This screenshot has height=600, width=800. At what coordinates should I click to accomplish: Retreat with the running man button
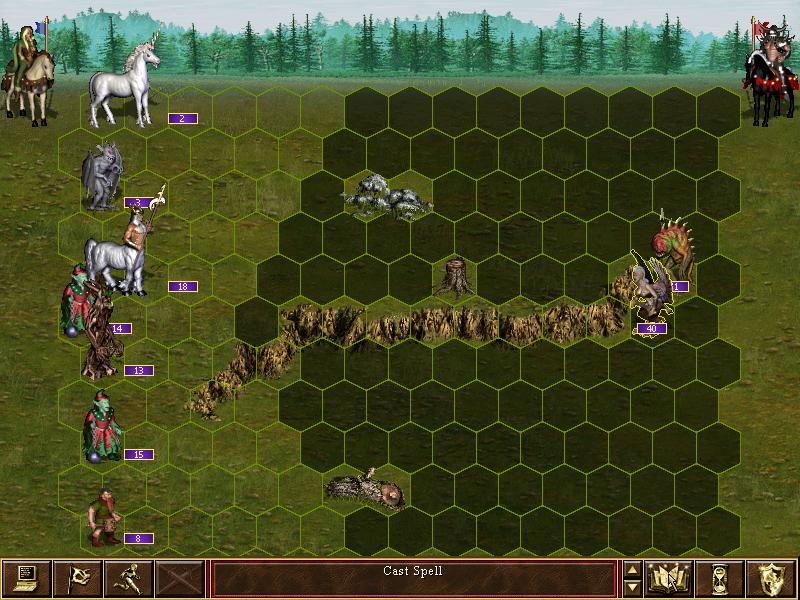[x=130, y=578]
